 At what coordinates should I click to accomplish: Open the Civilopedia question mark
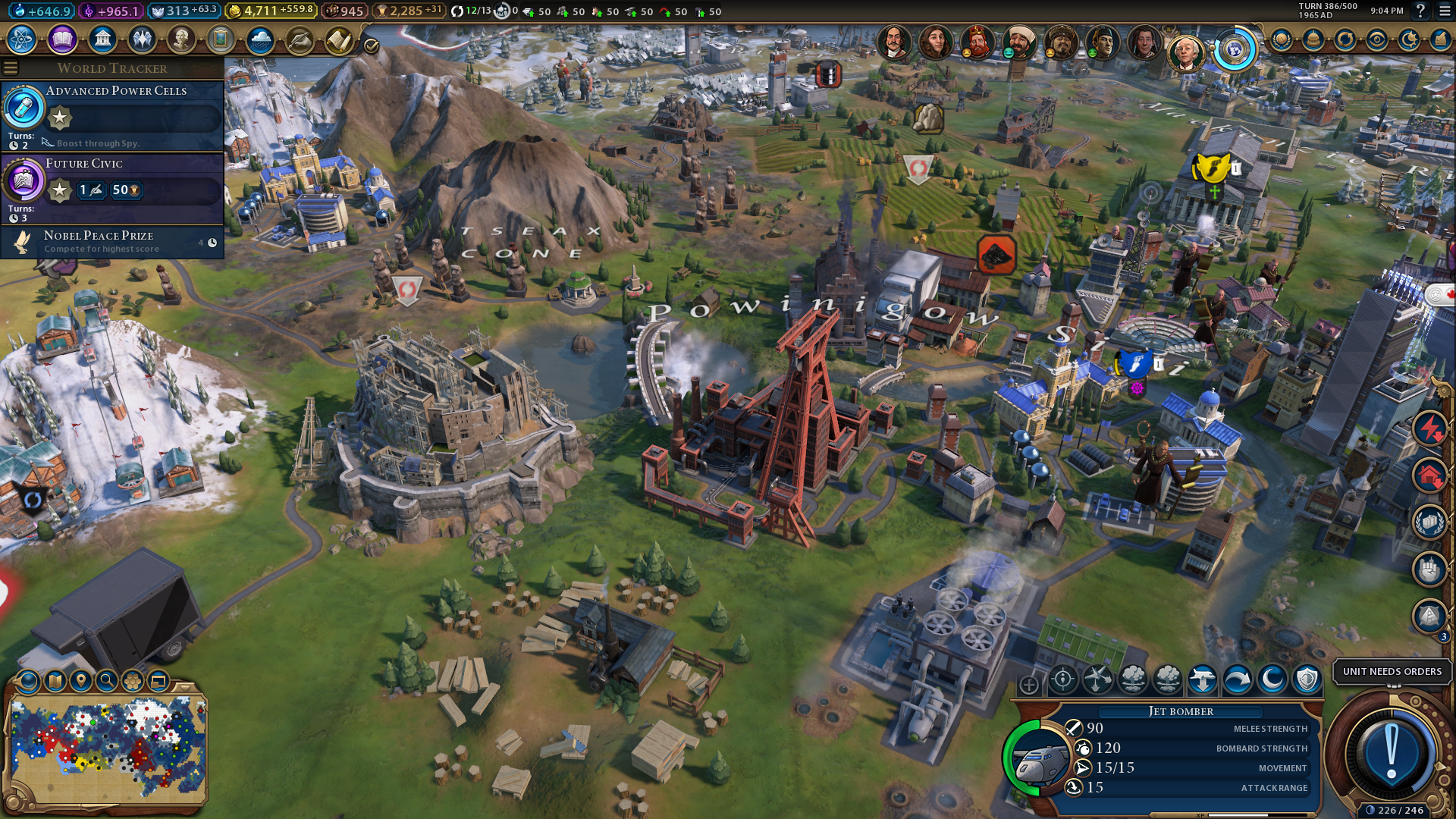pyautogui.click(x=1420, y=11)
